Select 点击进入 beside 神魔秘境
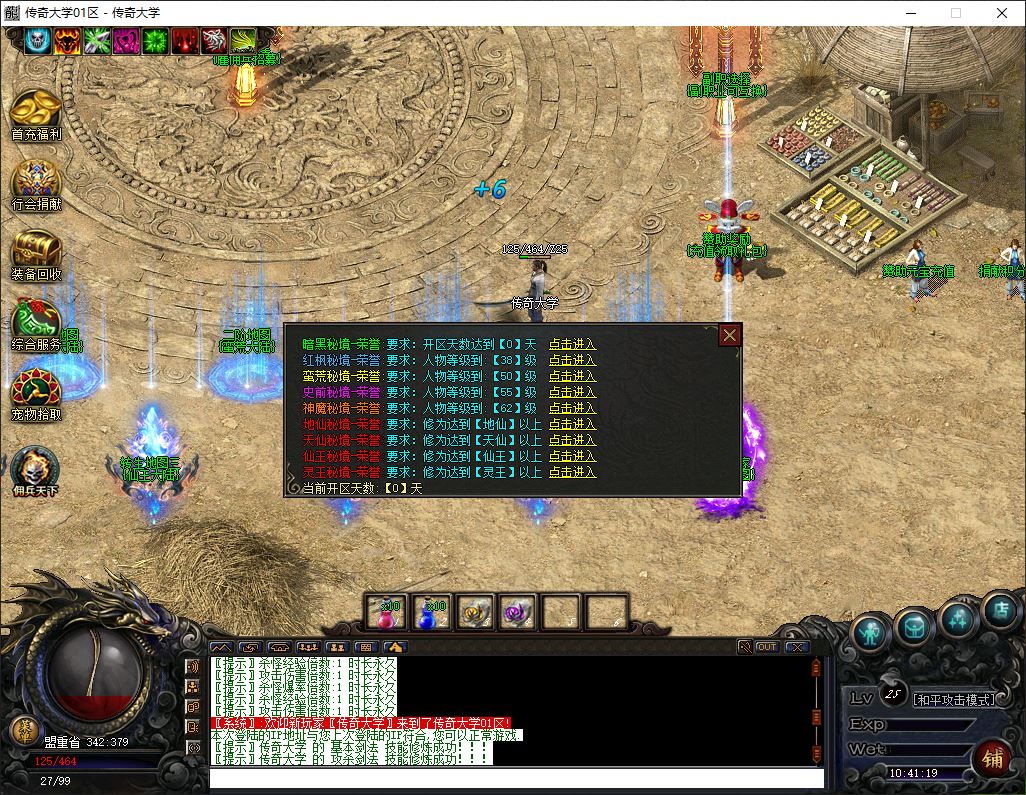This screenshot has height=795, width=1026. [572, 408]
